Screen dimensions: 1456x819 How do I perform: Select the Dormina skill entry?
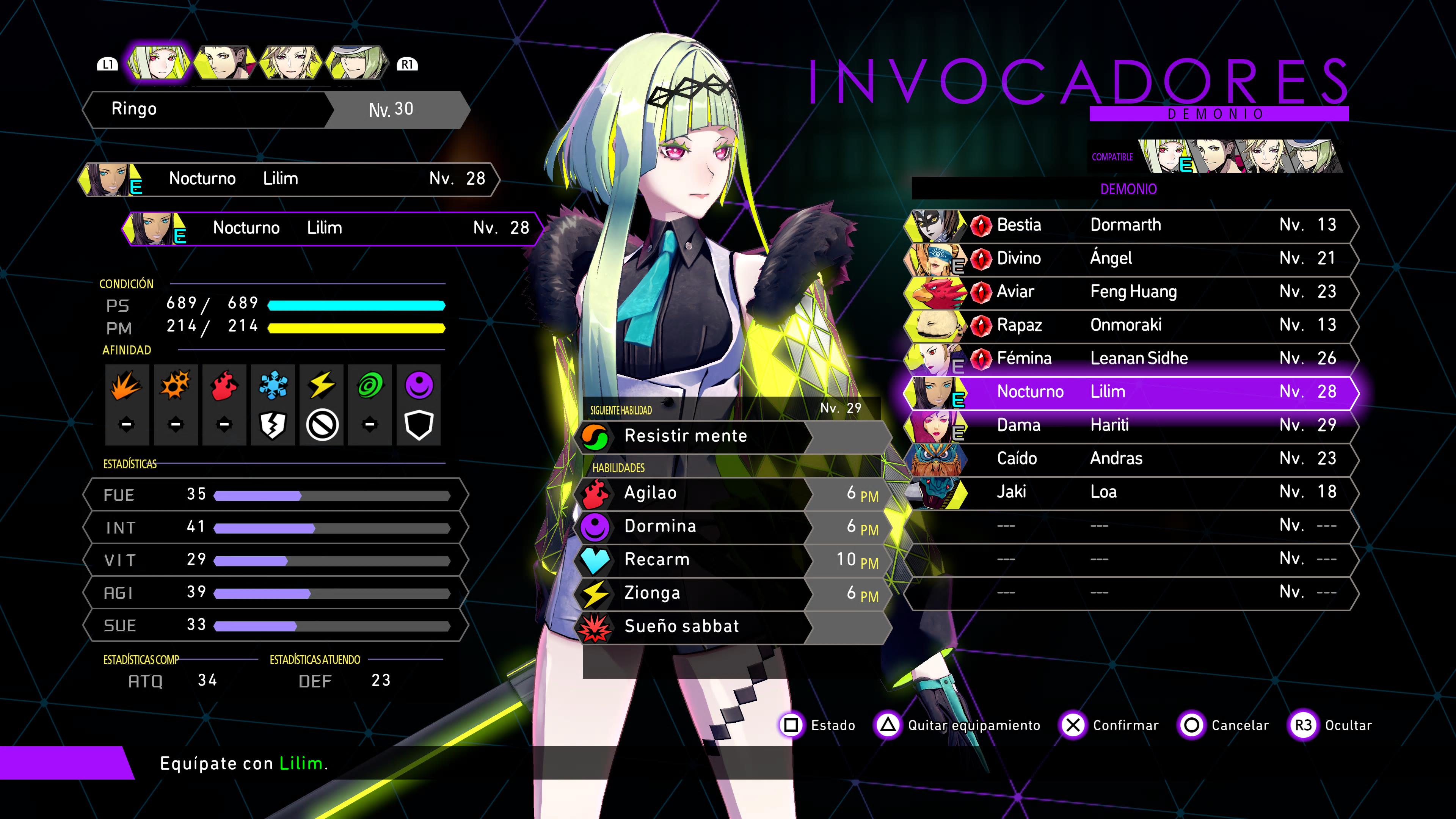[729, 527]
